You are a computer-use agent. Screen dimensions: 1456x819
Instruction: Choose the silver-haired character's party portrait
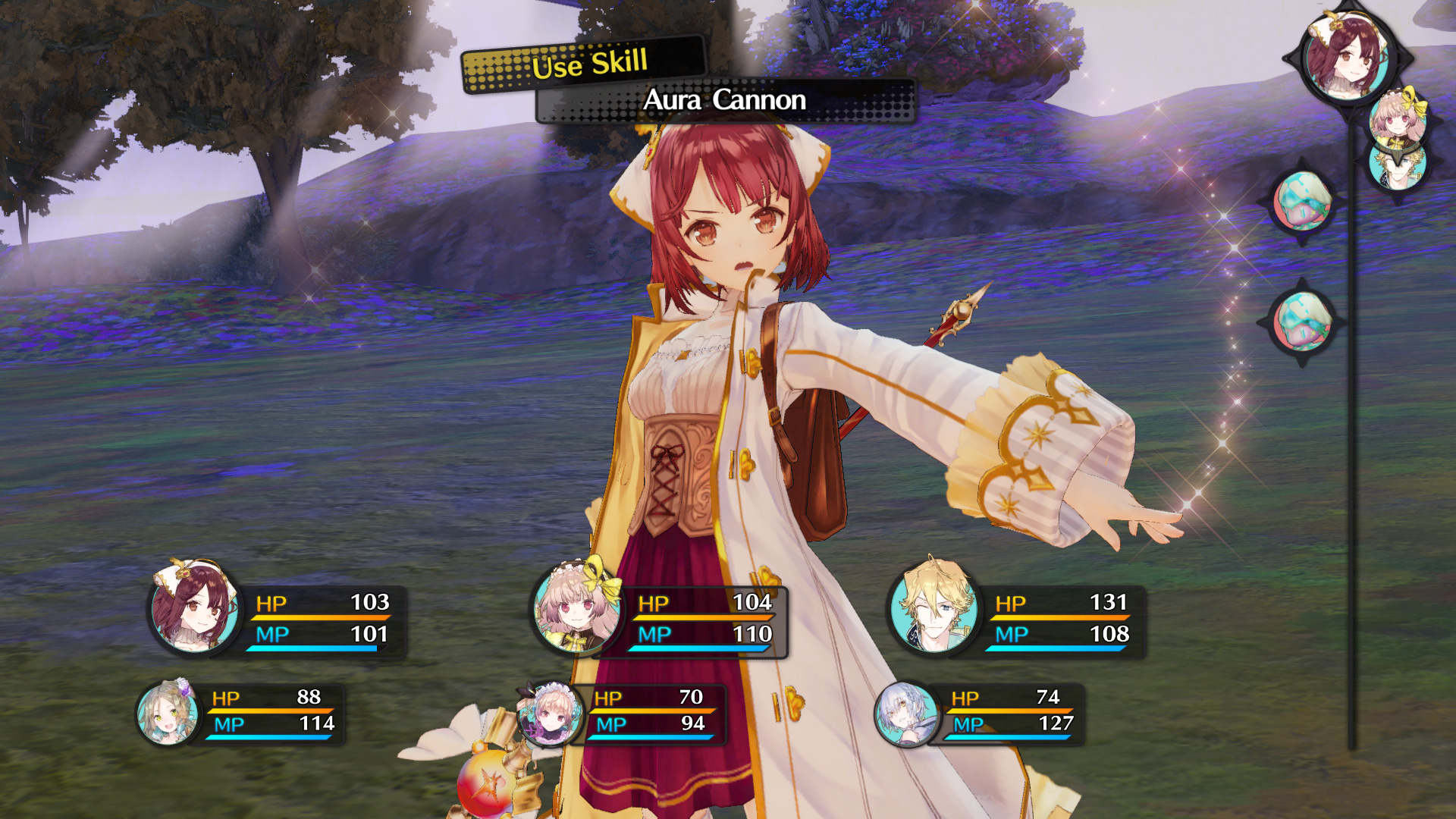906,714
